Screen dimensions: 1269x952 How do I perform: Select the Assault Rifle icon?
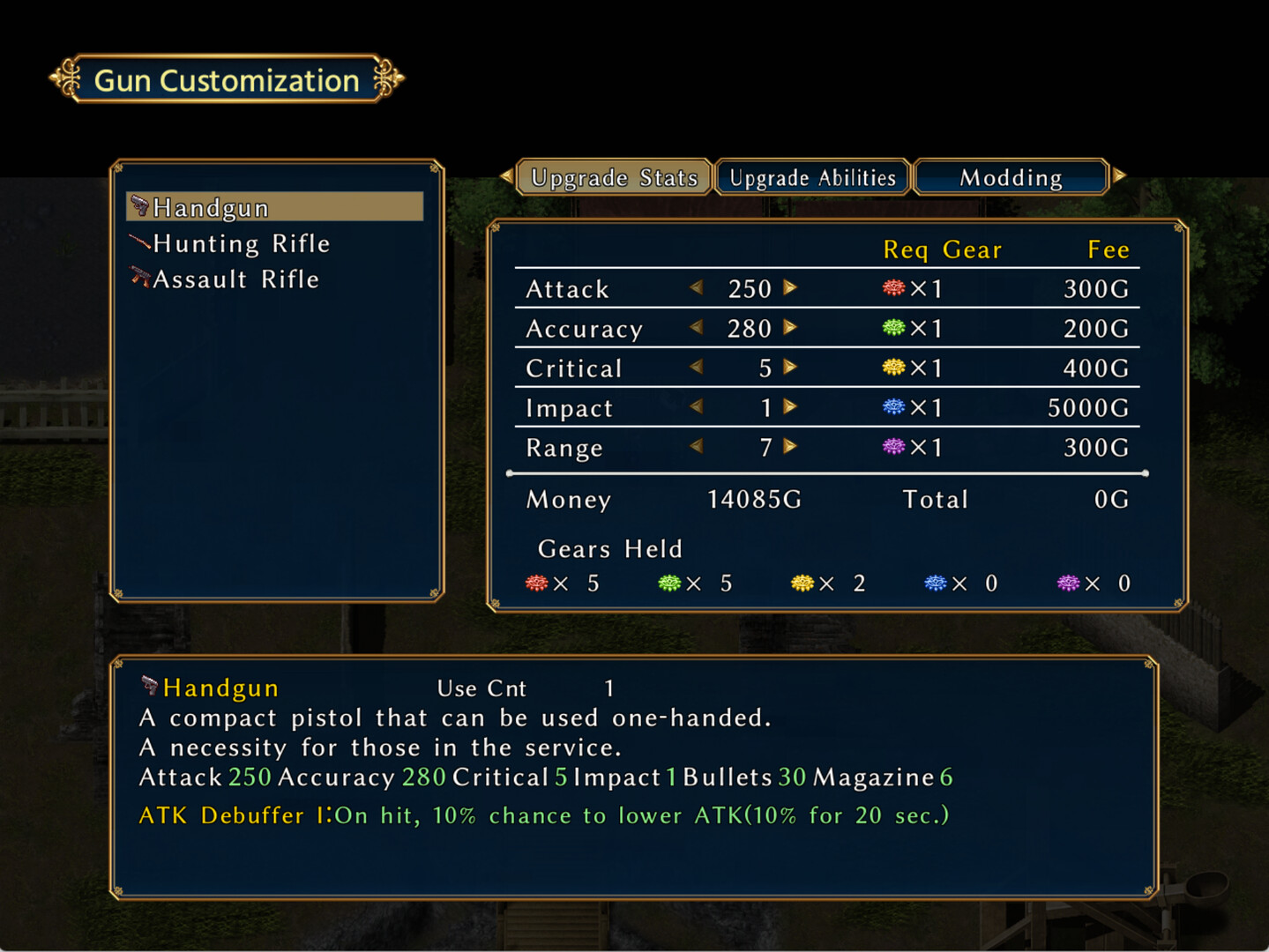[x=139, y=278]
